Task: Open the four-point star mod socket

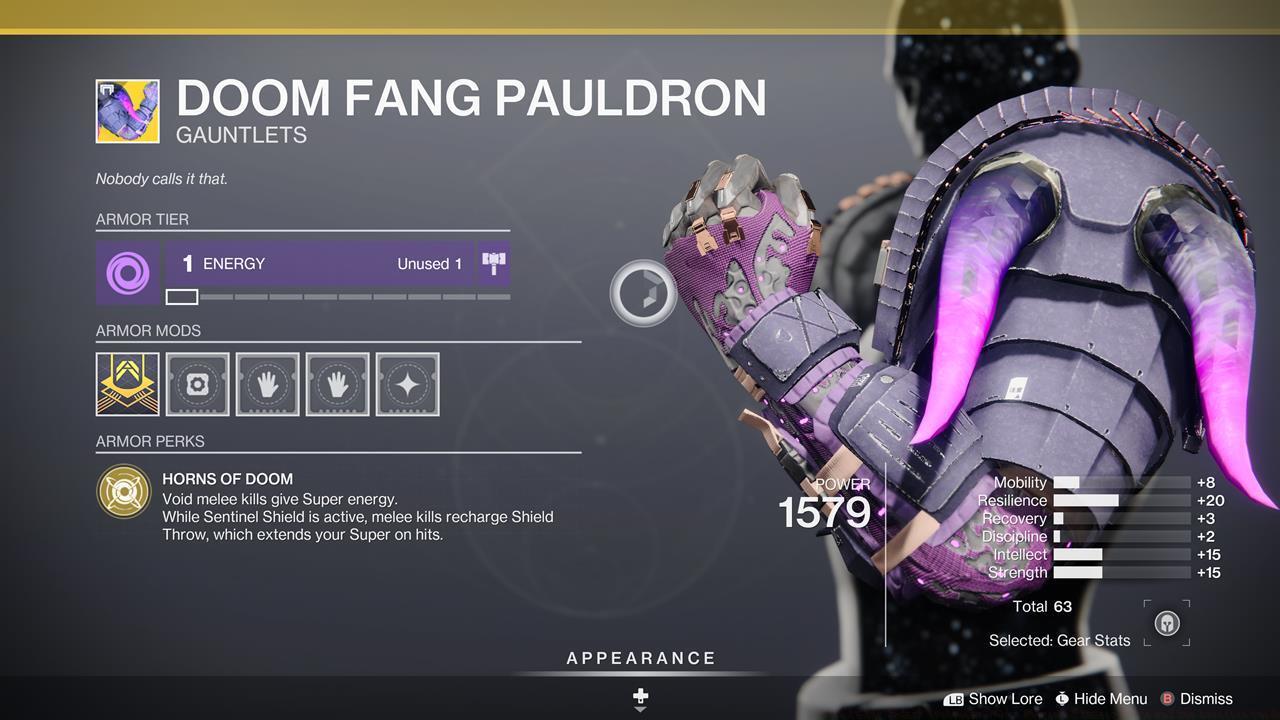Action: 407,384
